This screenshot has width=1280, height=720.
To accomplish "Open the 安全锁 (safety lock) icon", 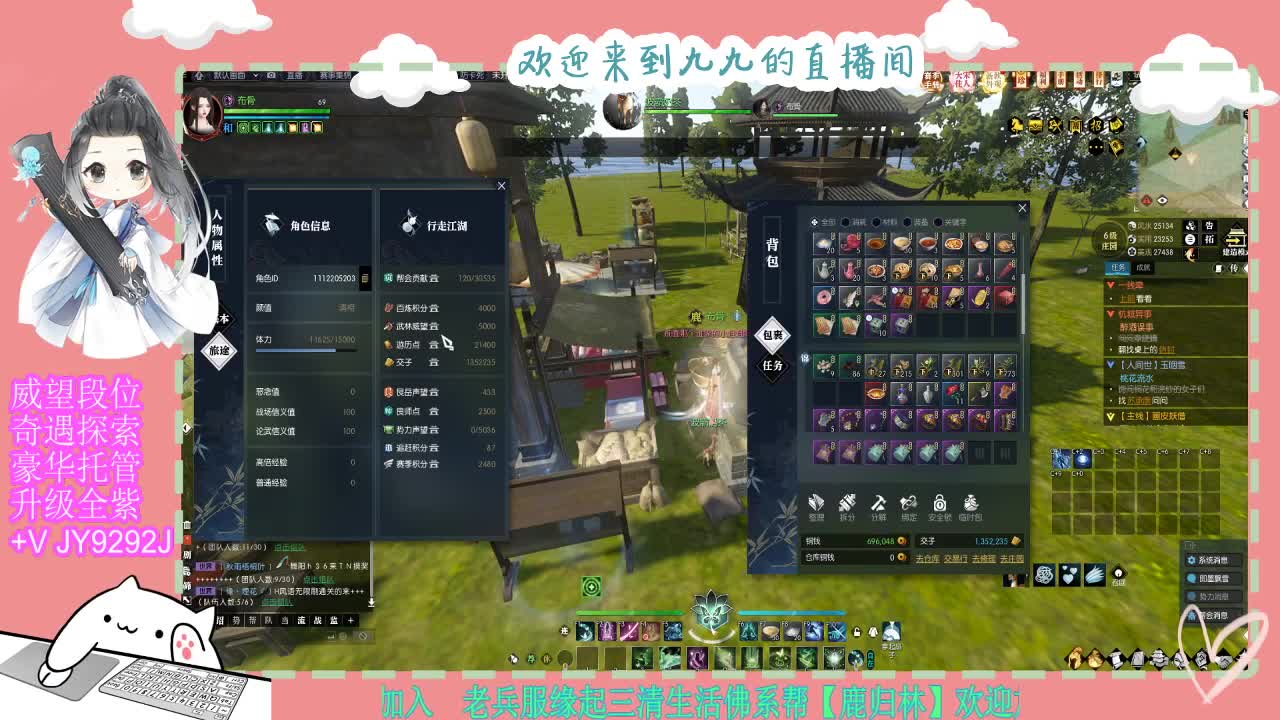I will pyautogui.click(x=939, y=504).
